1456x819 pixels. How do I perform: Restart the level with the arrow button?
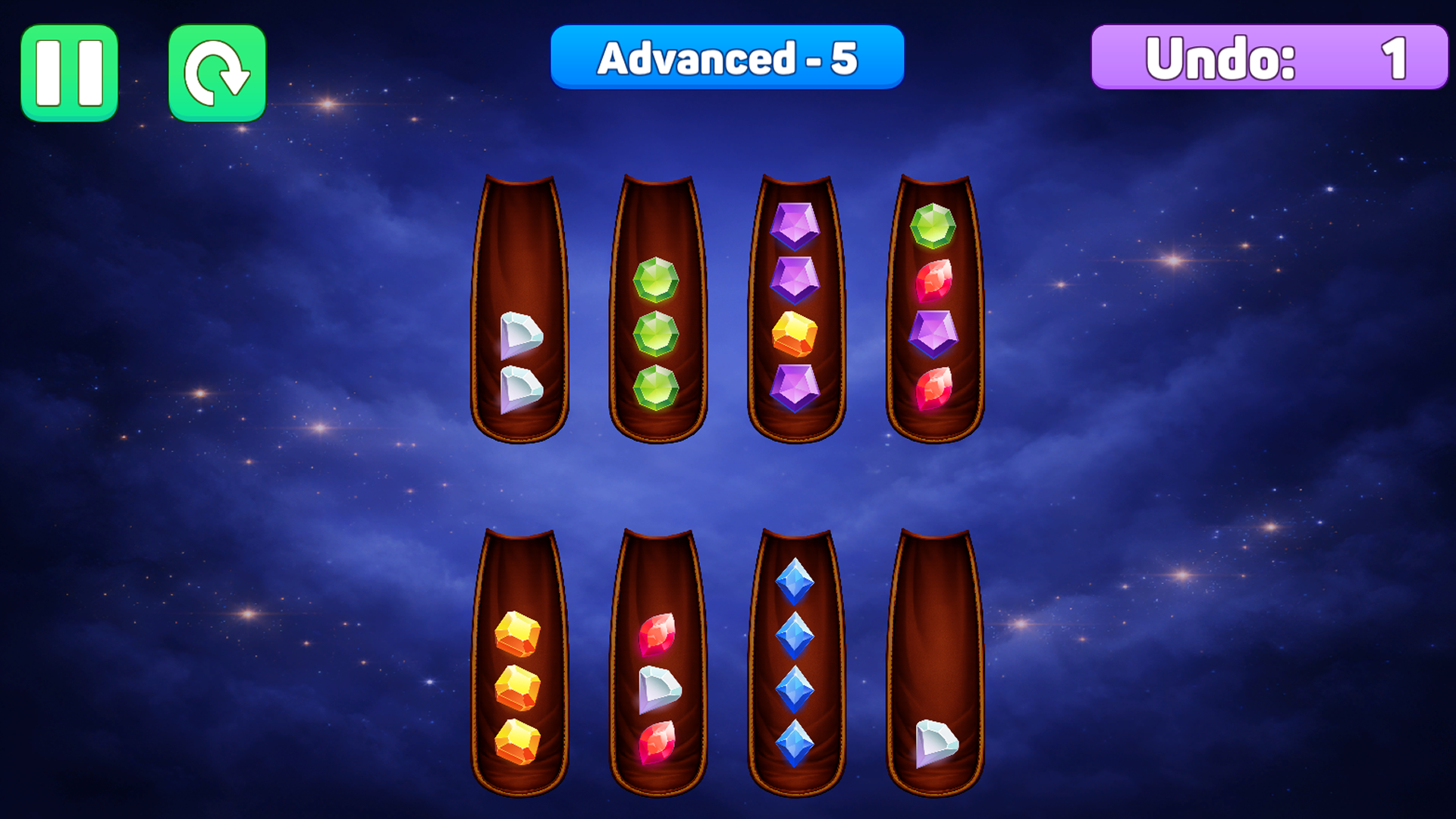click(217, 73)
